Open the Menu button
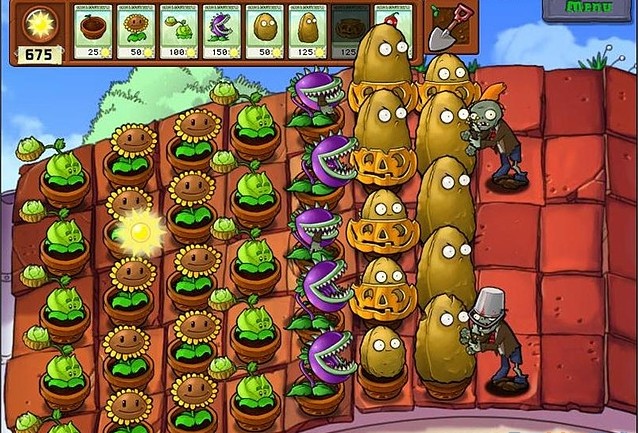The image size is (638, 433). tap(590, 8)
